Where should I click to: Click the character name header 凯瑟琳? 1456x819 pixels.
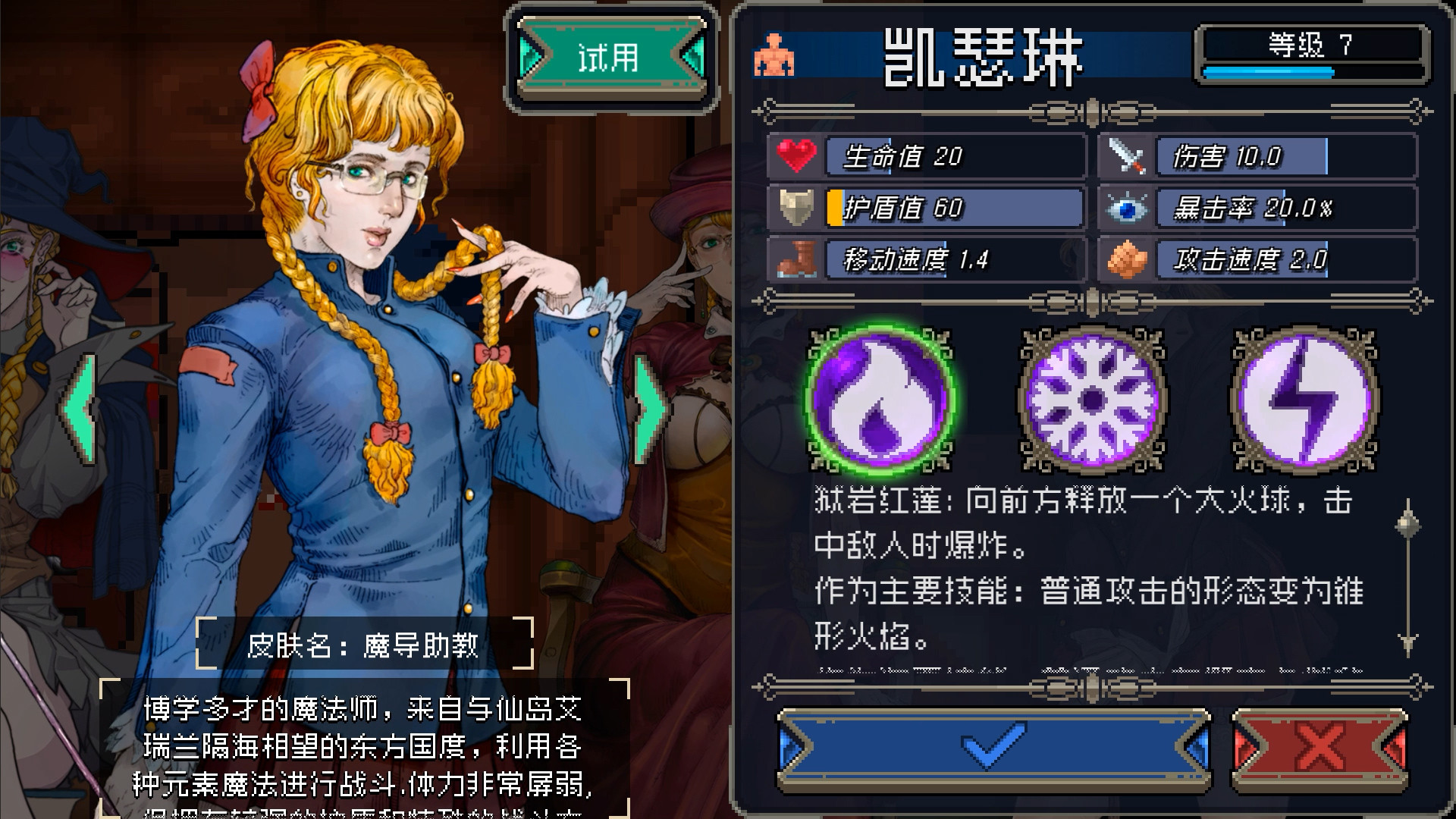point(986,57)
